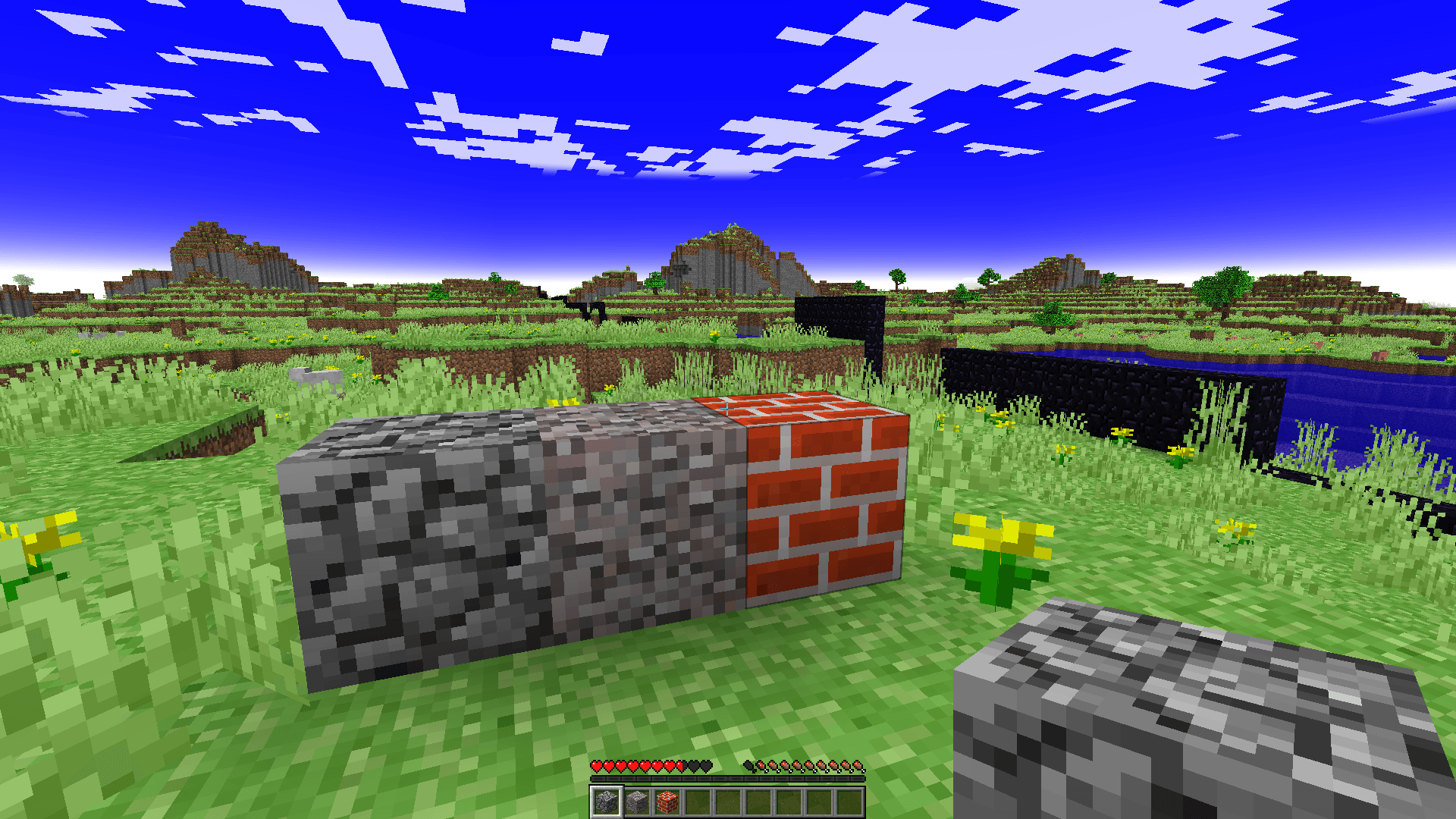Click the fourth empty hotbar slot
This screenshot has width=1456, height=819.
pyautogui.click(x=696, y=802)
